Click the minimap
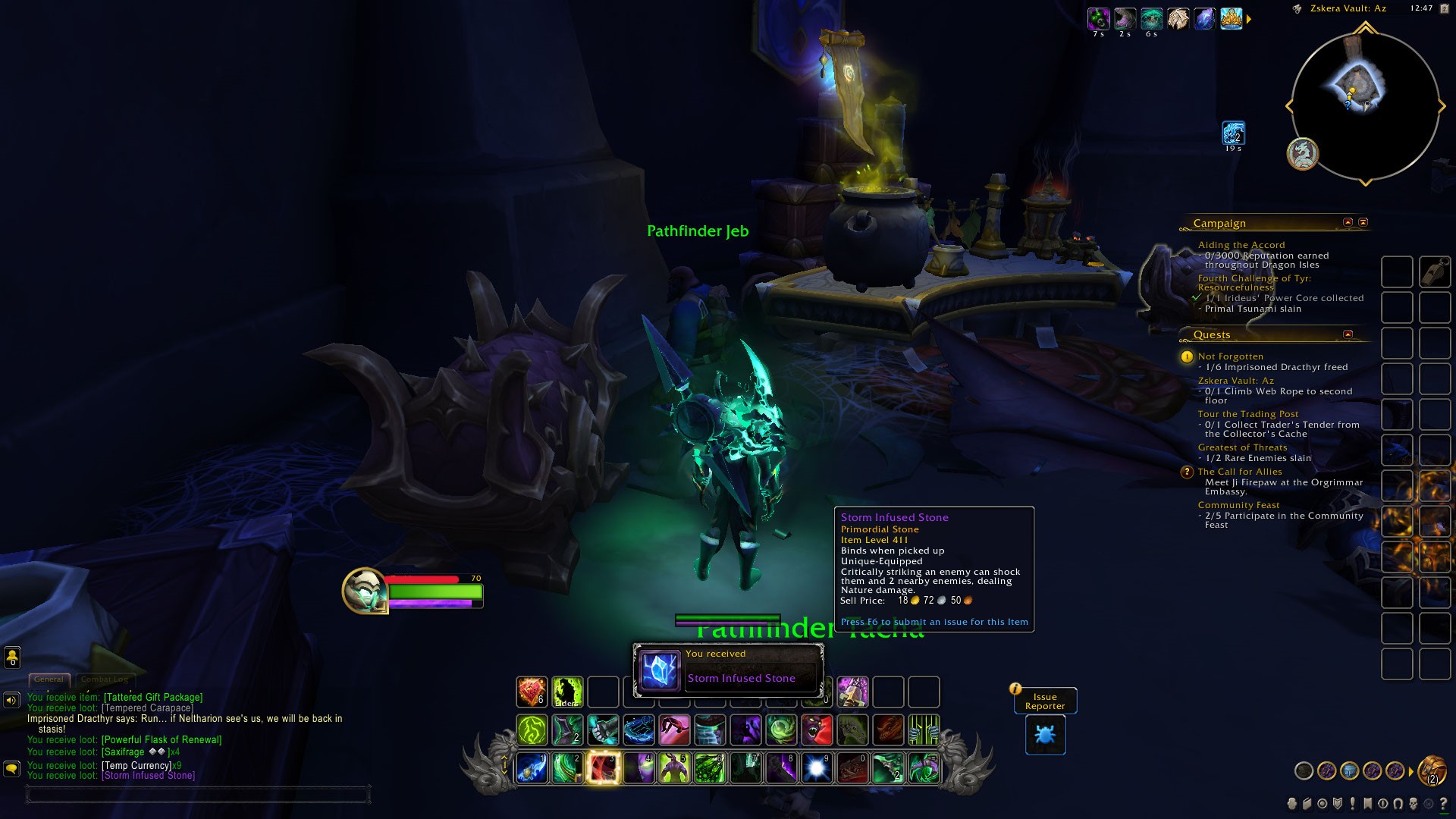1456x819 pixels. coord(1364,106)
